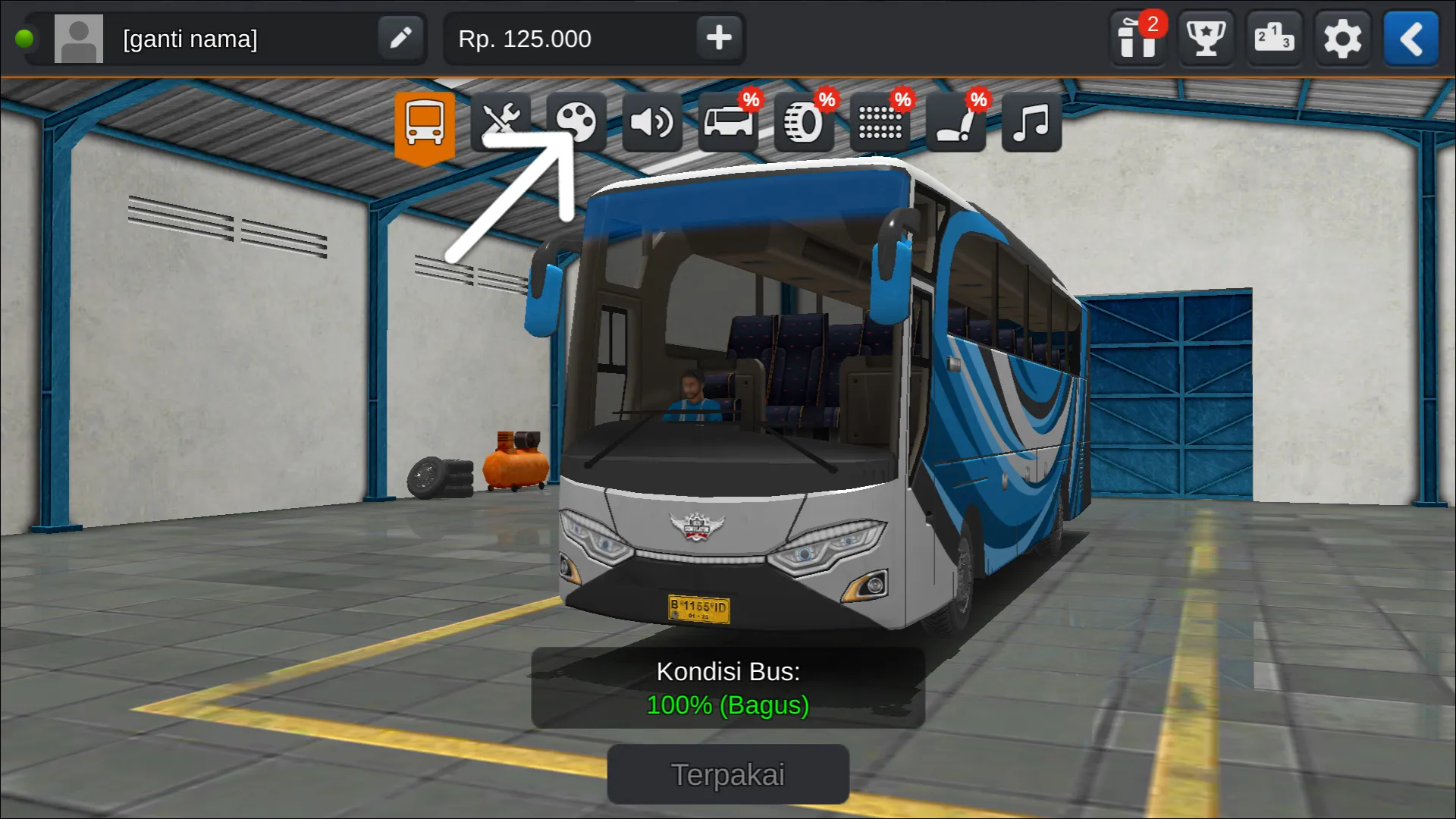Open the gift box rewards
This screenshot has width=1456, height=819.
click(1137, 38)
